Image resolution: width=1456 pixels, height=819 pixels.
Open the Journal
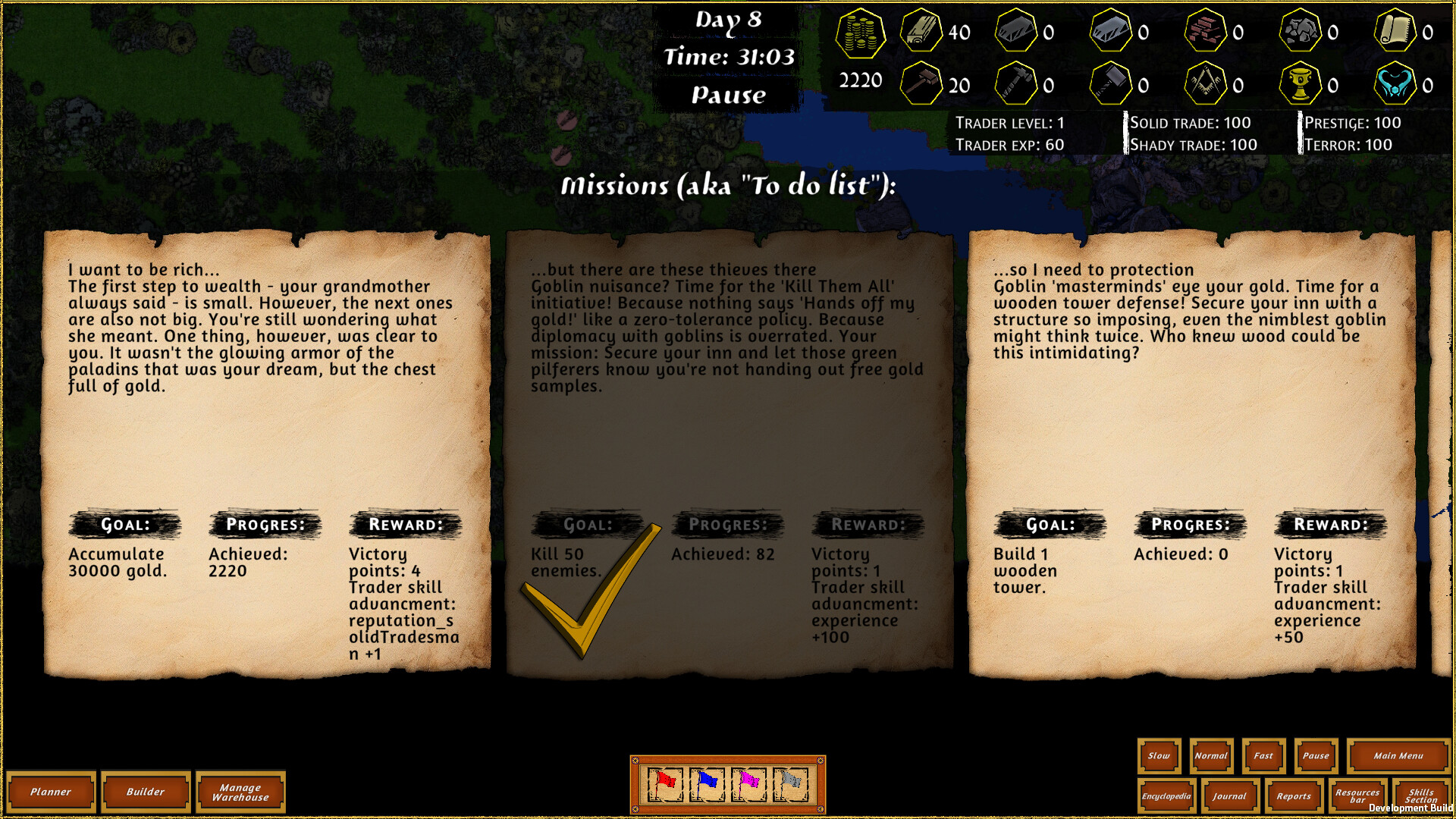tap(1230, 796)
